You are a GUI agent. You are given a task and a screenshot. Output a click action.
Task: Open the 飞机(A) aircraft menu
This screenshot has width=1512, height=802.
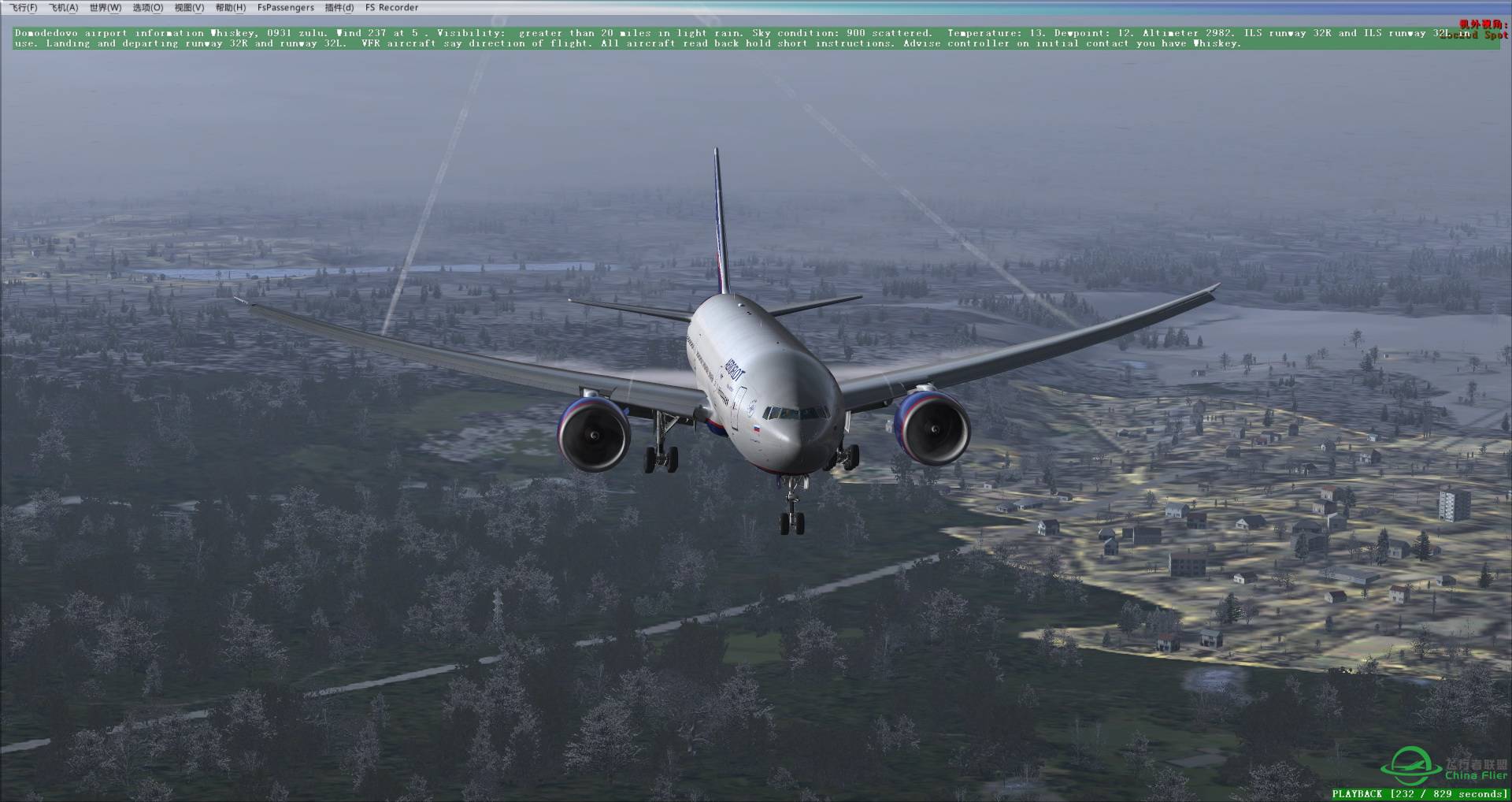coord(66,7)
